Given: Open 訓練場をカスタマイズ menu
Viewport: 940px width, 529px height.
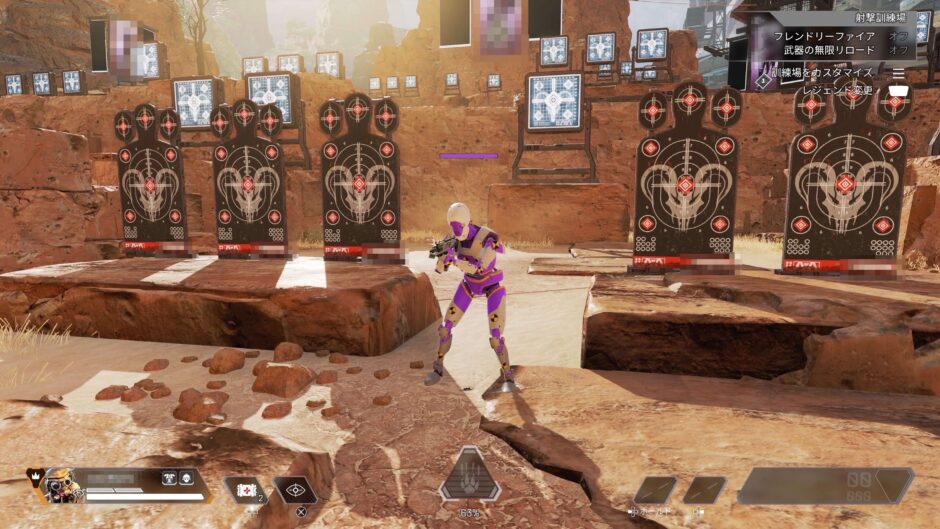Looking at the screenshot, I should coord(823,73).
